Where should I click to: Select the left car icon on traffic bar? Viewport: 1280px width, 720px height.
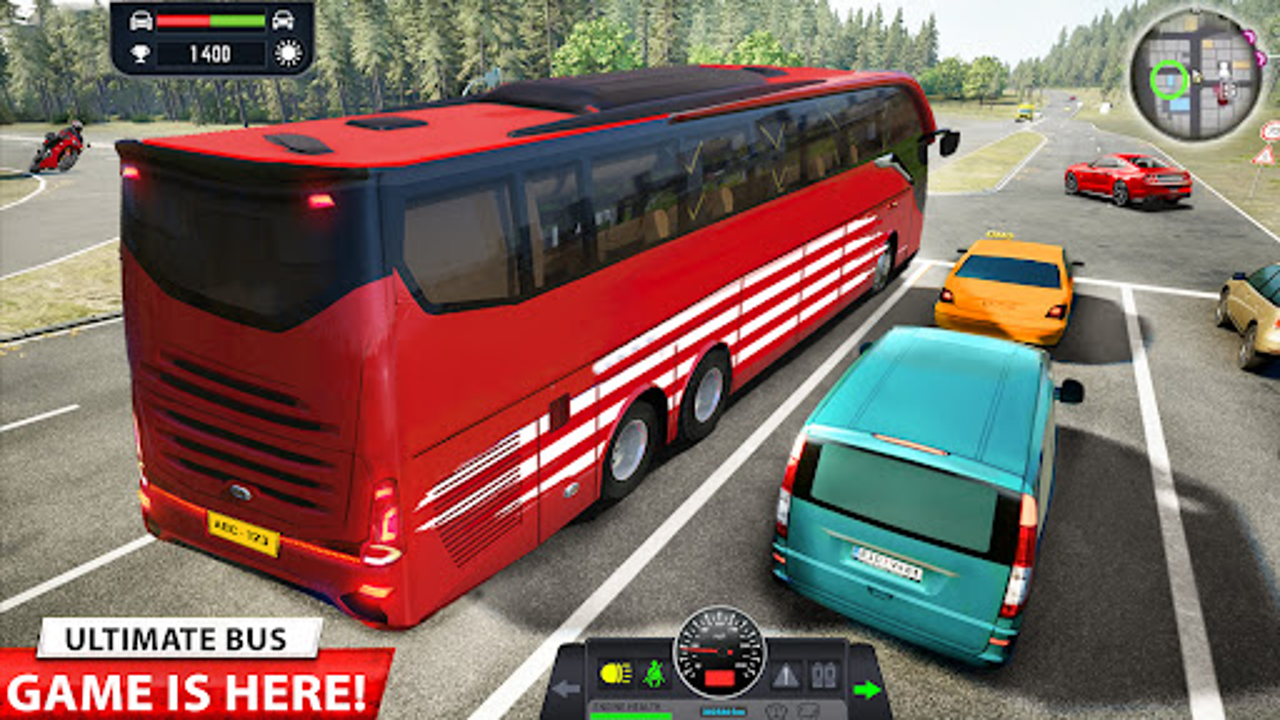pyautogui.click(x=140, y=19)
